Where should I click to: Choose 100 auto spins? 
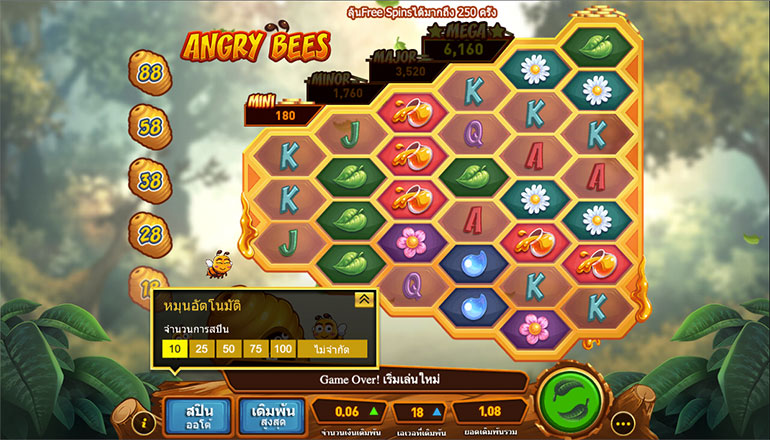click(x=282, y=349)
